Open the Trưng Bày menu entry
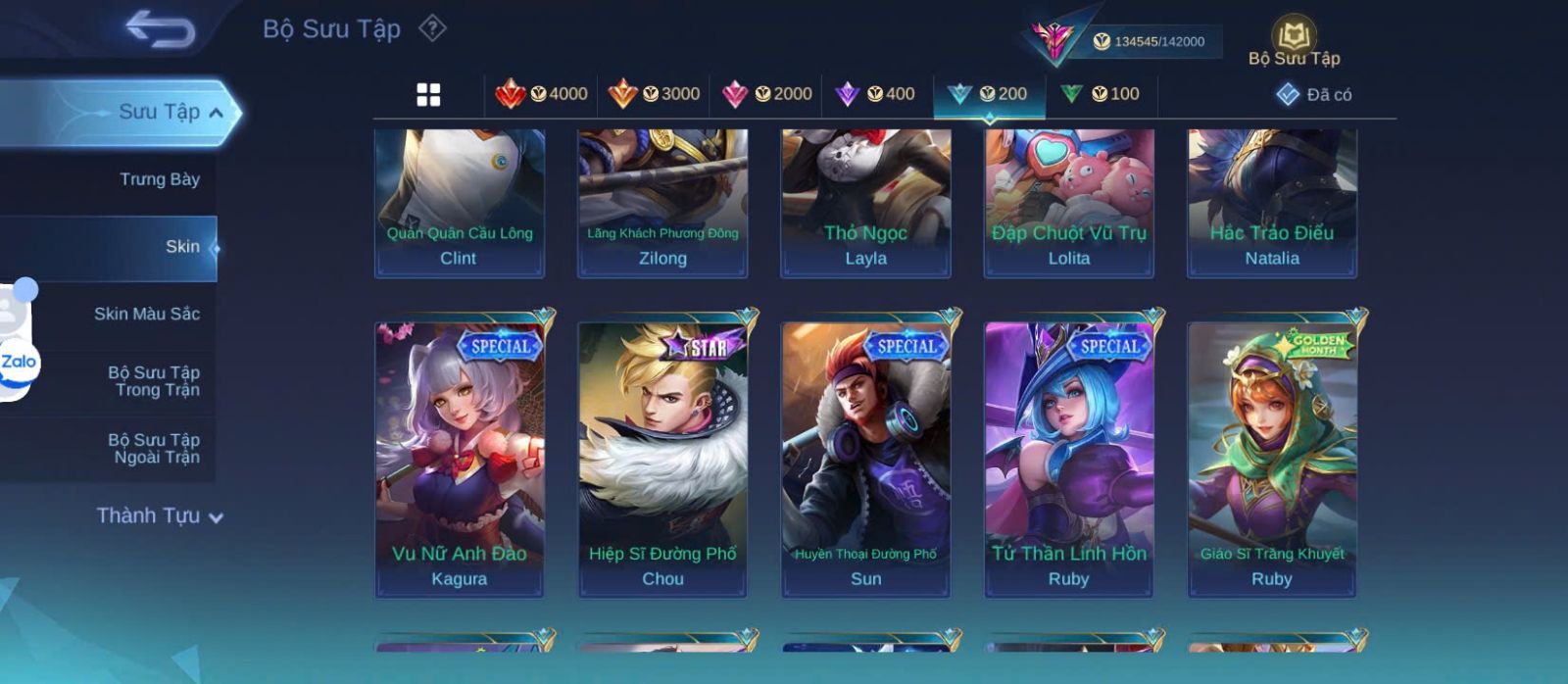Viewport: 1568px width, 684px height. click(159, 179)
